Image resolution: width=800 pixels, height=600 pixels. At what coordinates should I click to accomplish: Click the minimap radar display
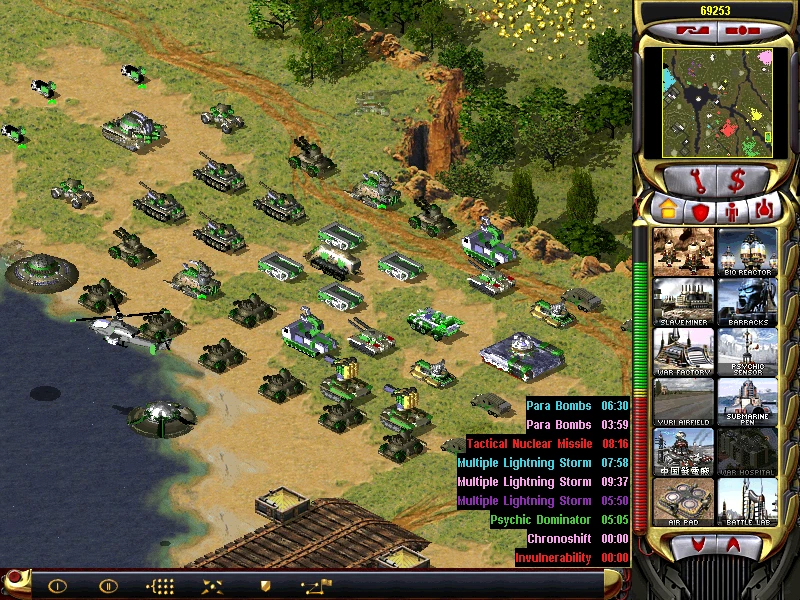click(x=714, y=101)
